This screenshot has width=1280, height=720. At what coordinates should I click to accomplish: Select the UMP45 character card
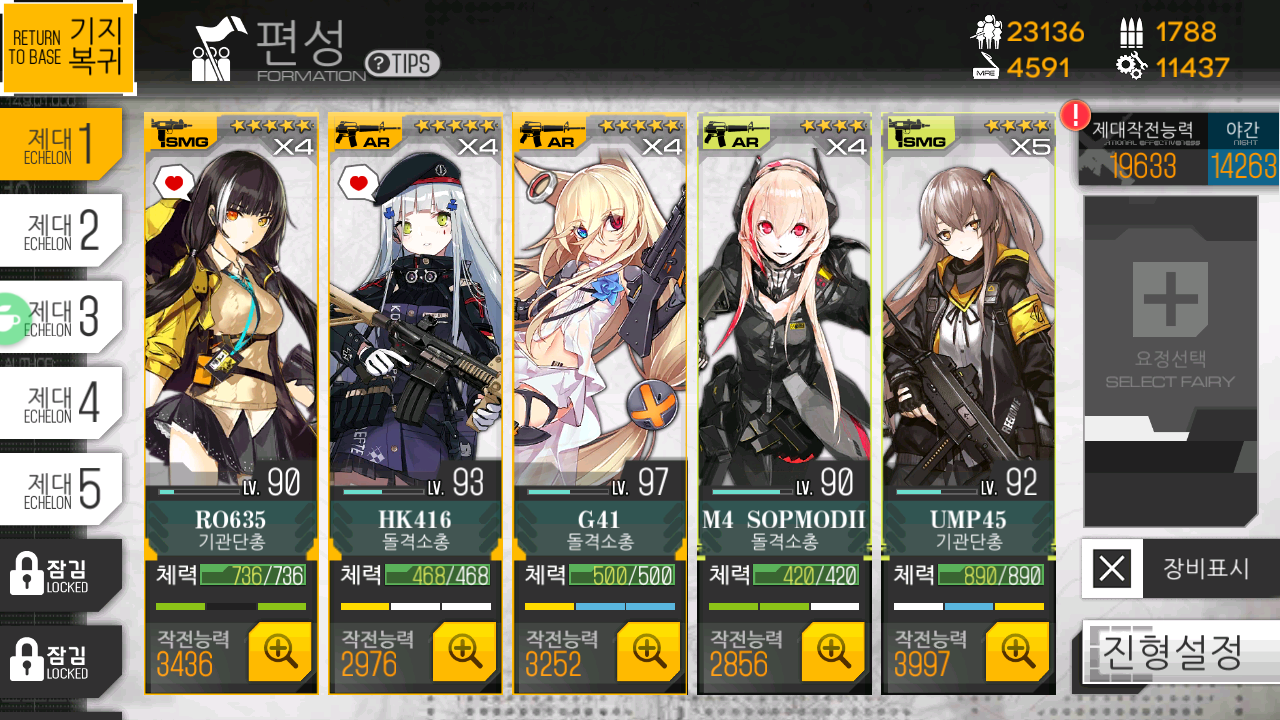click(968, 320)
